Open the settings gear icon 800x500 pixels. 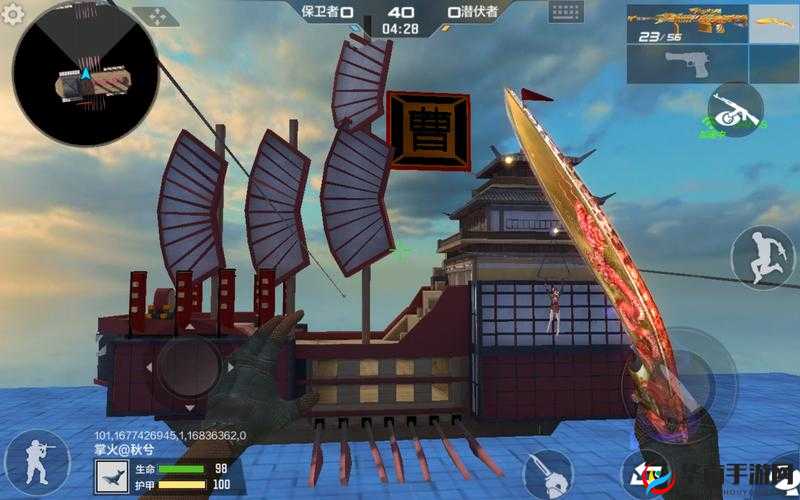pos(14,14)
